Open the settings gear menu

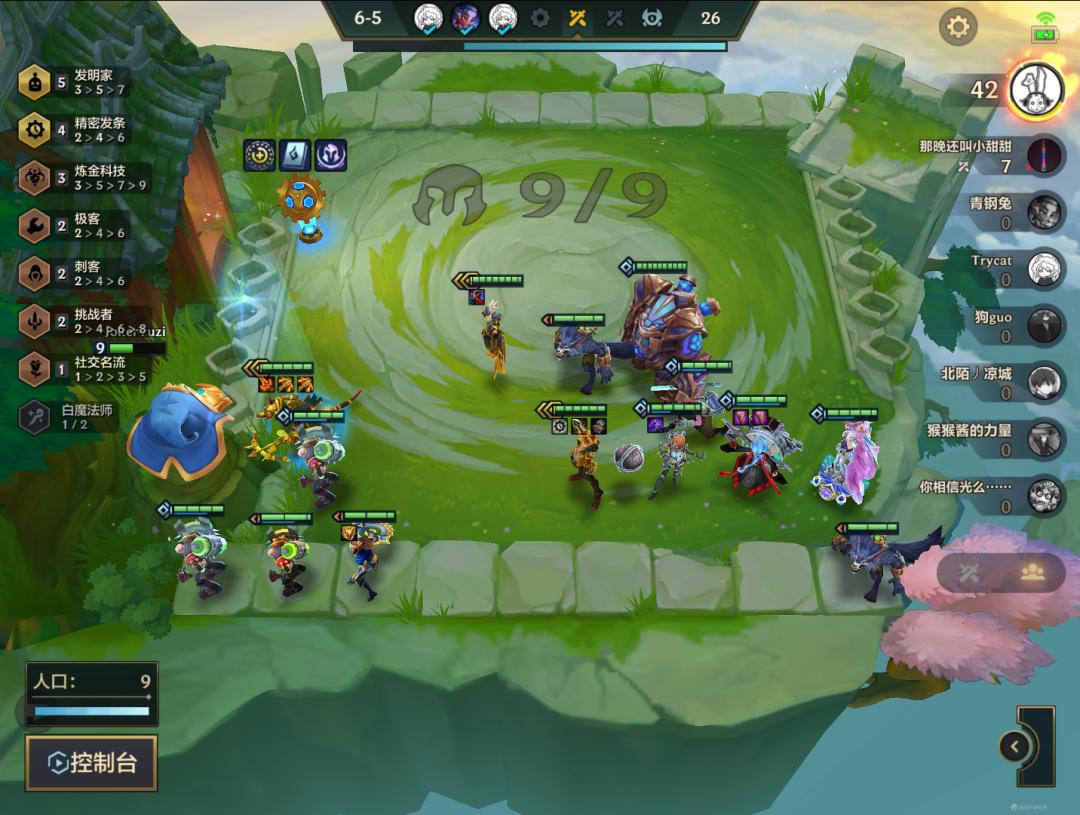point(958,27)
